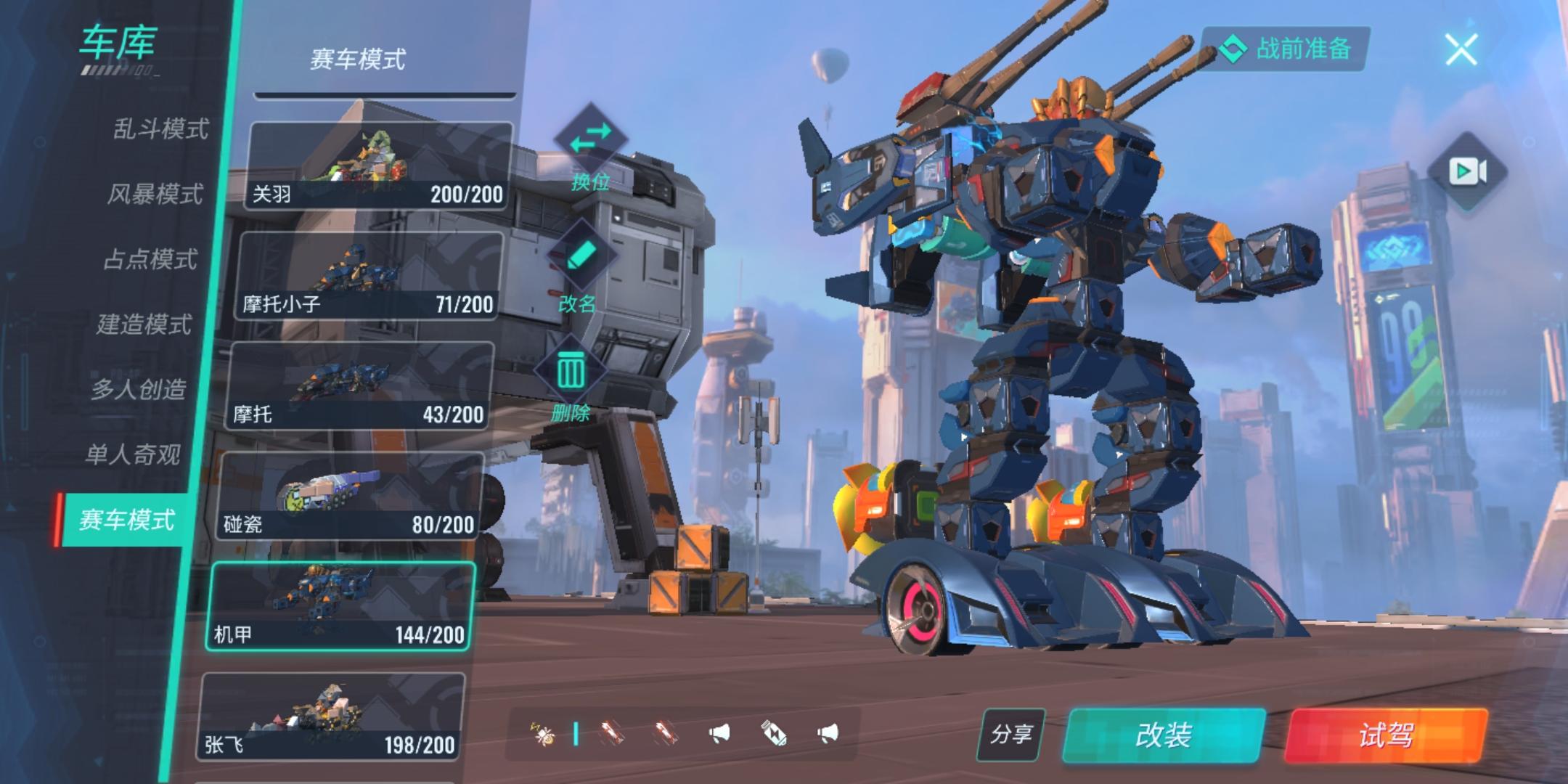
Task: Open the 单人奇观 tab
Action: tap(132, 454)
